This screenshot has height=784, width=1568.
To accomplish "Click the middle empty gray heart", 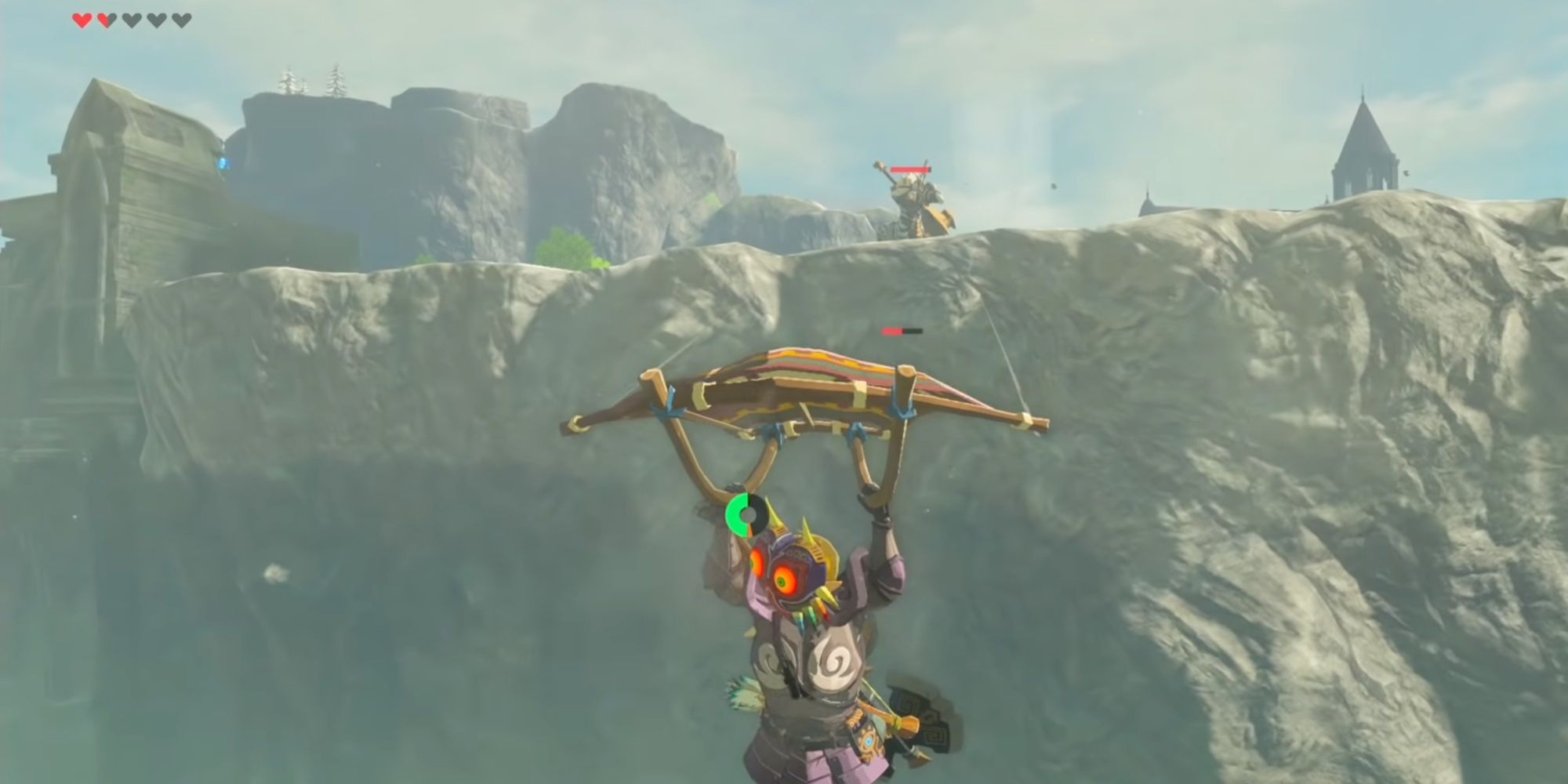I will [132, 21].
